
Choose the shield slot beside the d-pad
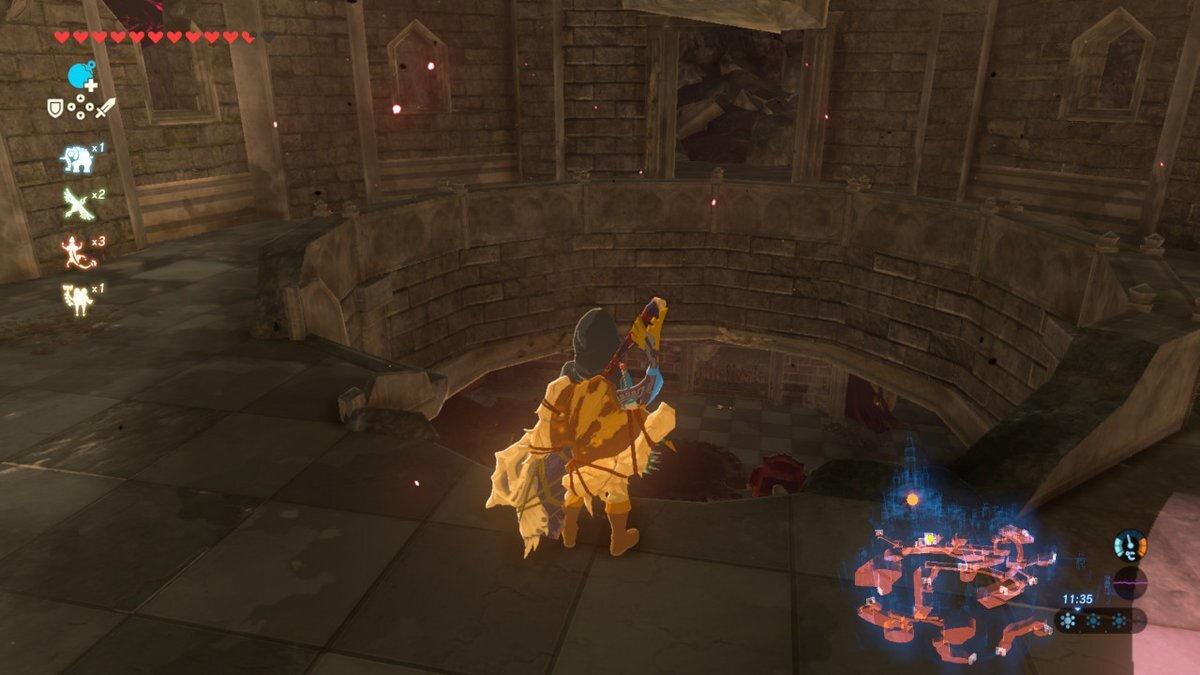coord(55,107)
